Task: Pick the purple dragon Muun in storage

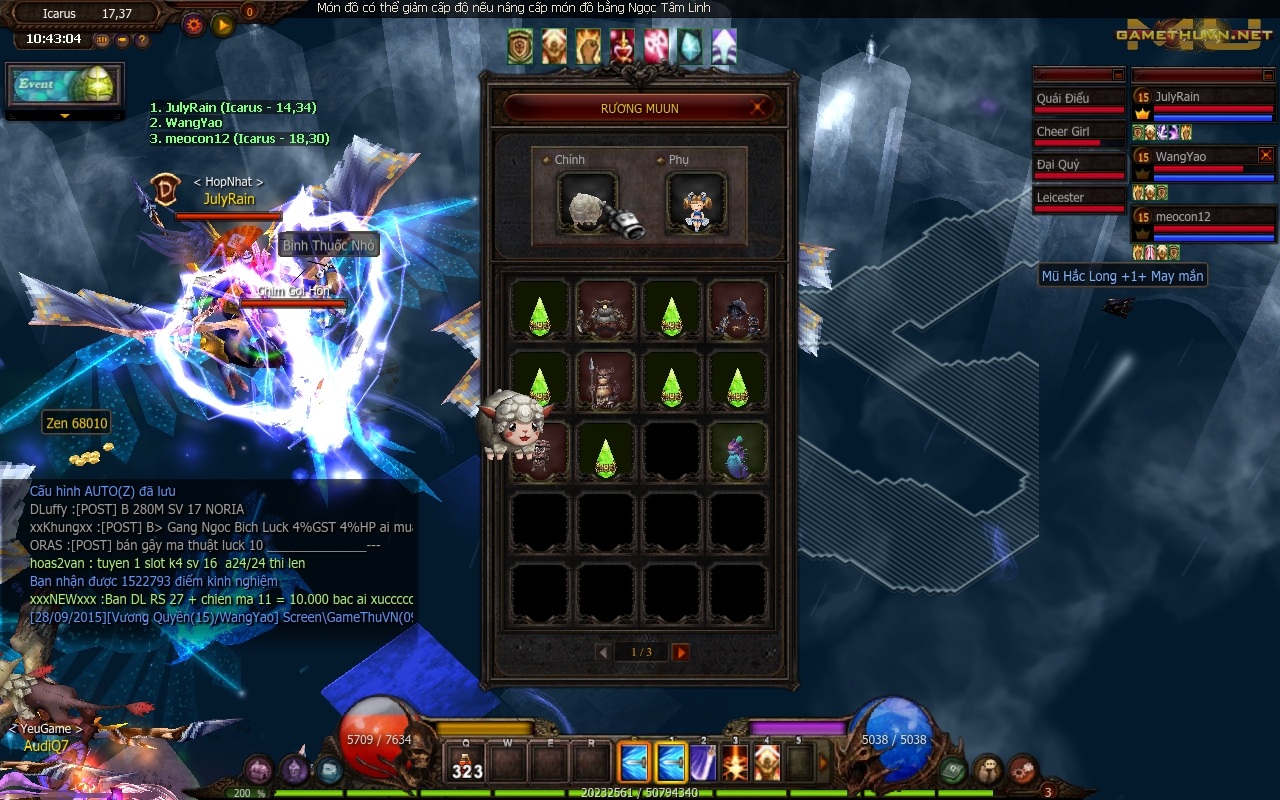Action: click(738, 452)
